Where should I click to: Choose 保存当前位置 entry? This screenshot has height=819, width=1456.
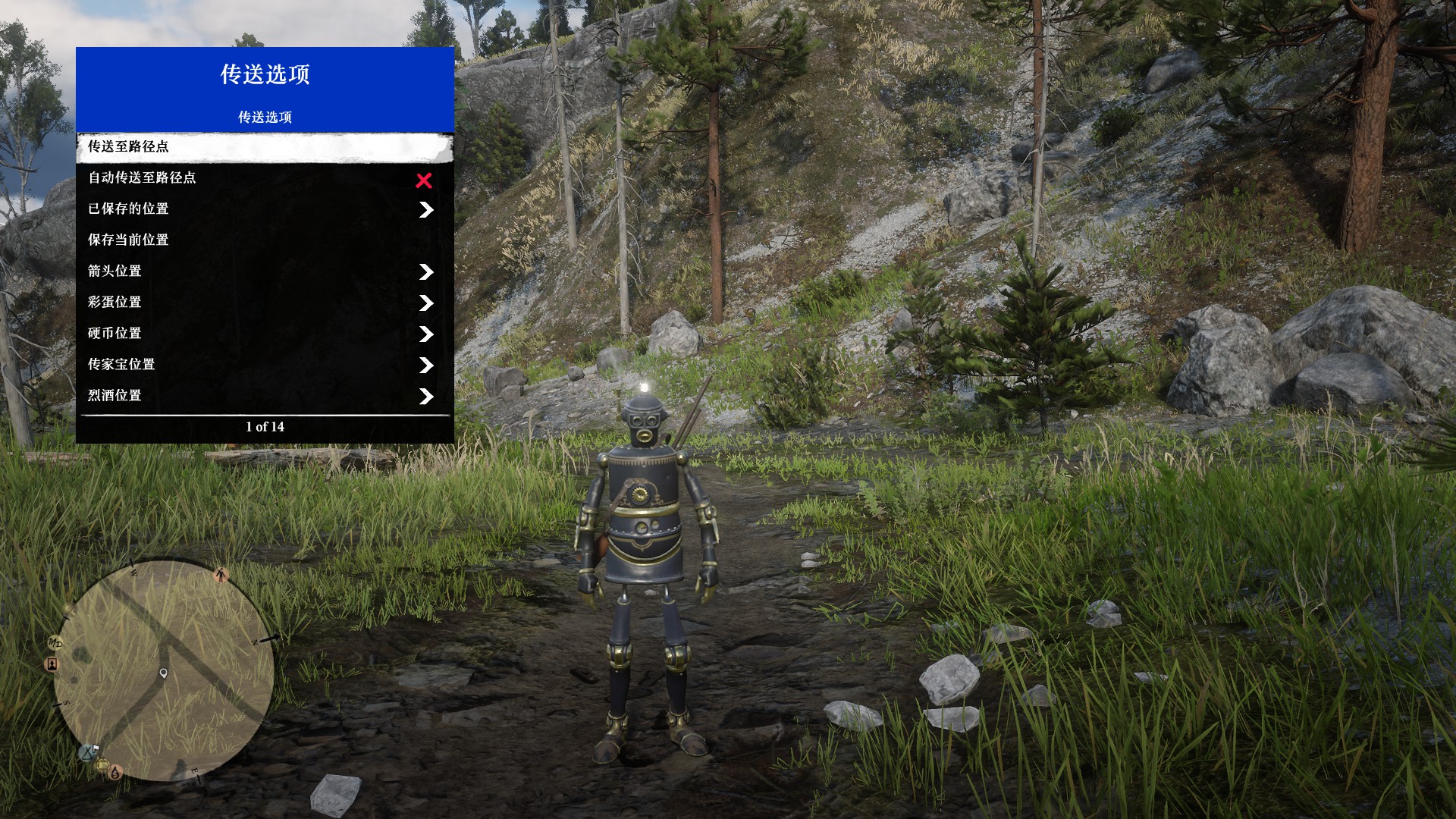click(265, 240)
